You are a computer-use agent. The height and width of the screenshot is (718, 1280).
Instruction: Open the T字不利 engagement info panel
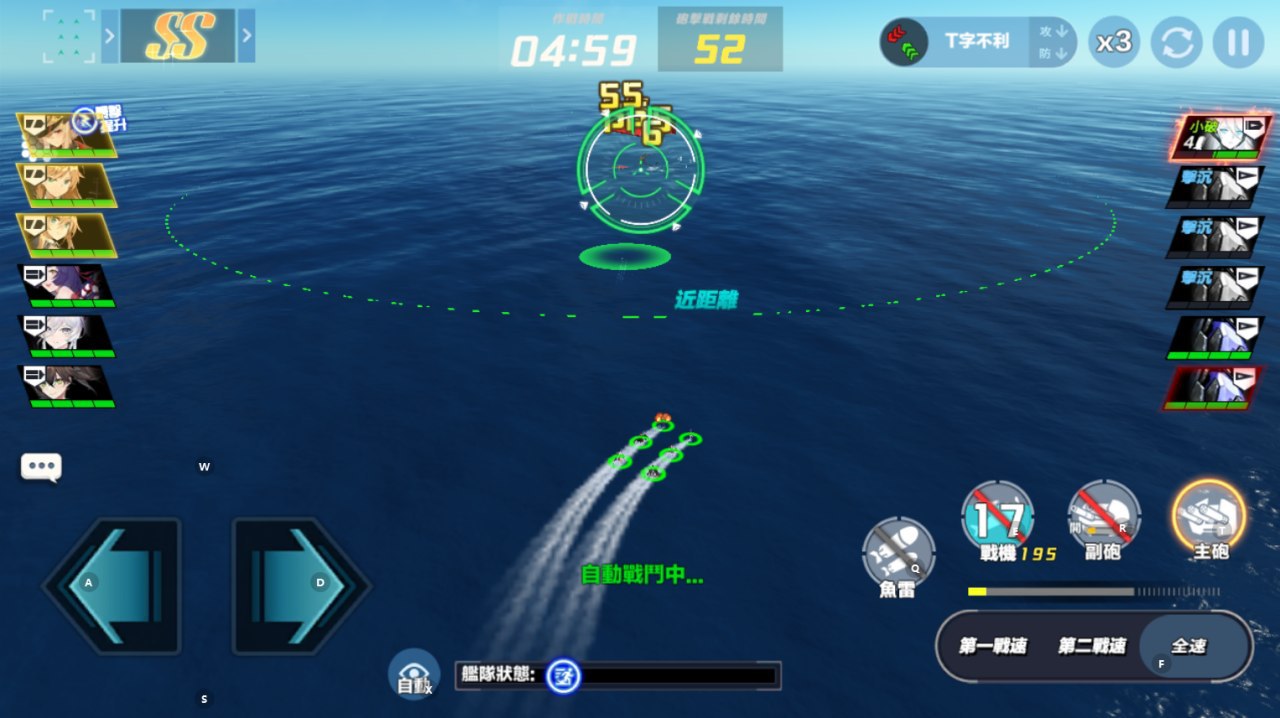pyautogui.click(x=977, y=42)
